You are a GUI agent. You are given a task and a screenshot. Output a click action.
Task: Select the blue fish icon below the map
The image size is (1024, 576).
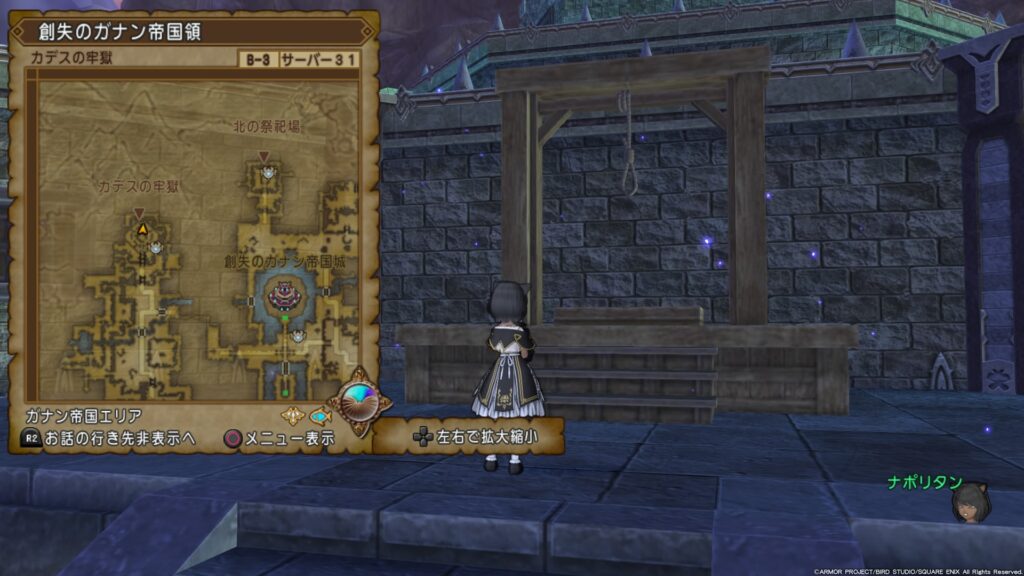click(319, 415)
